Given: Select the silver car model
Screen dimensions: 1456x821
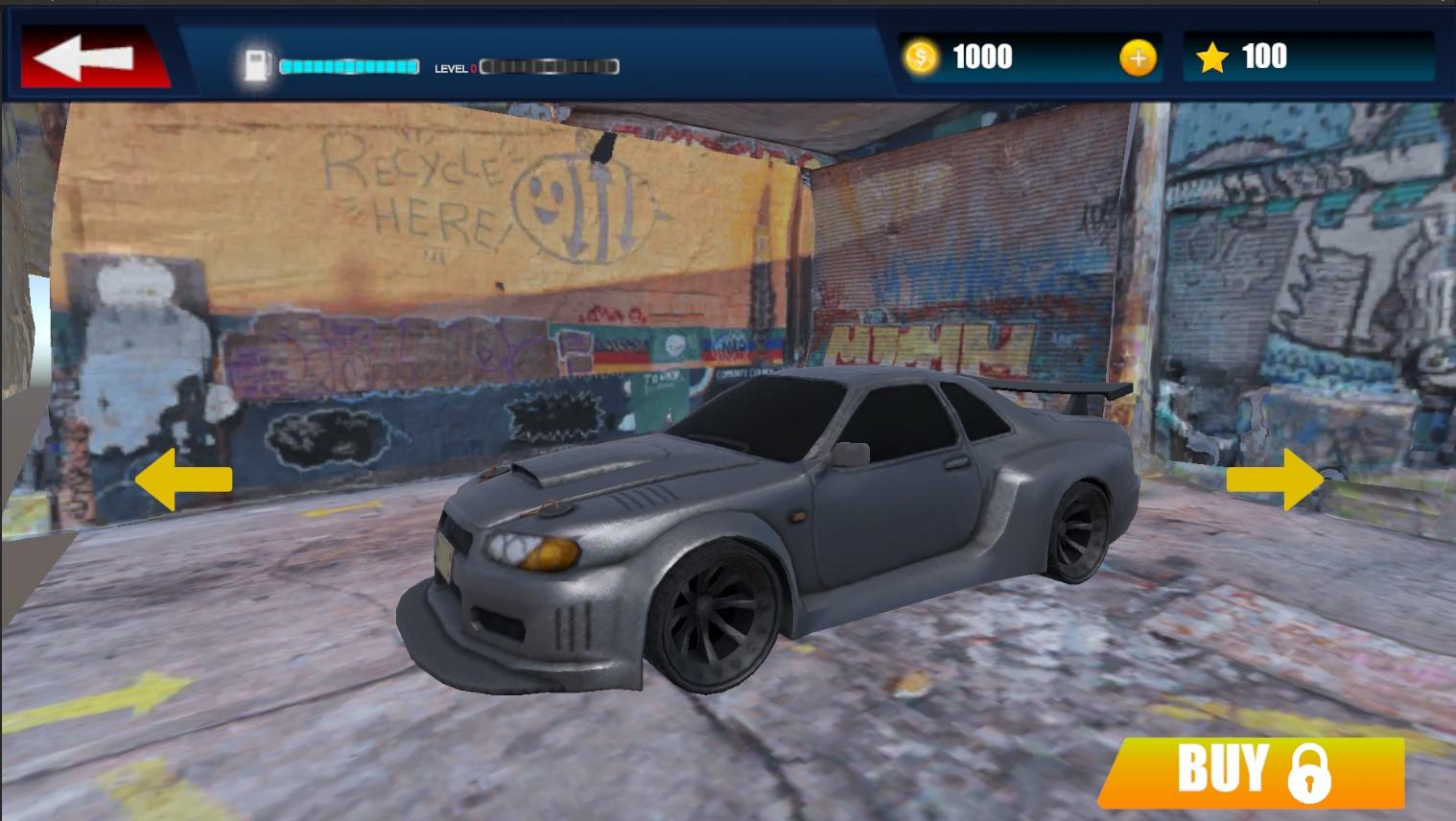Looking at the screenshot, I should coord(815,528).
